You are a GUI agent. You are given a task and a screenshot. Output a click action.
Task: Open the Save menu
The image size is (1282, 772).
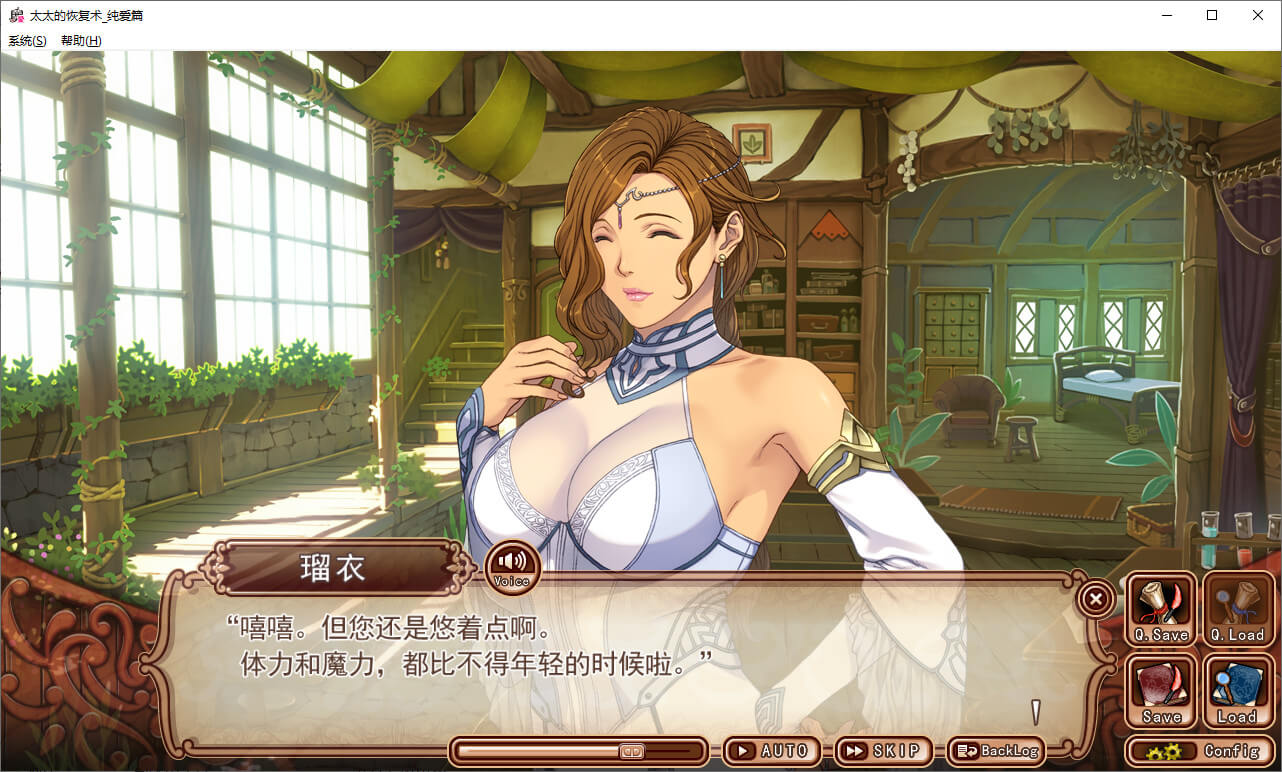tap(1161, 691)
